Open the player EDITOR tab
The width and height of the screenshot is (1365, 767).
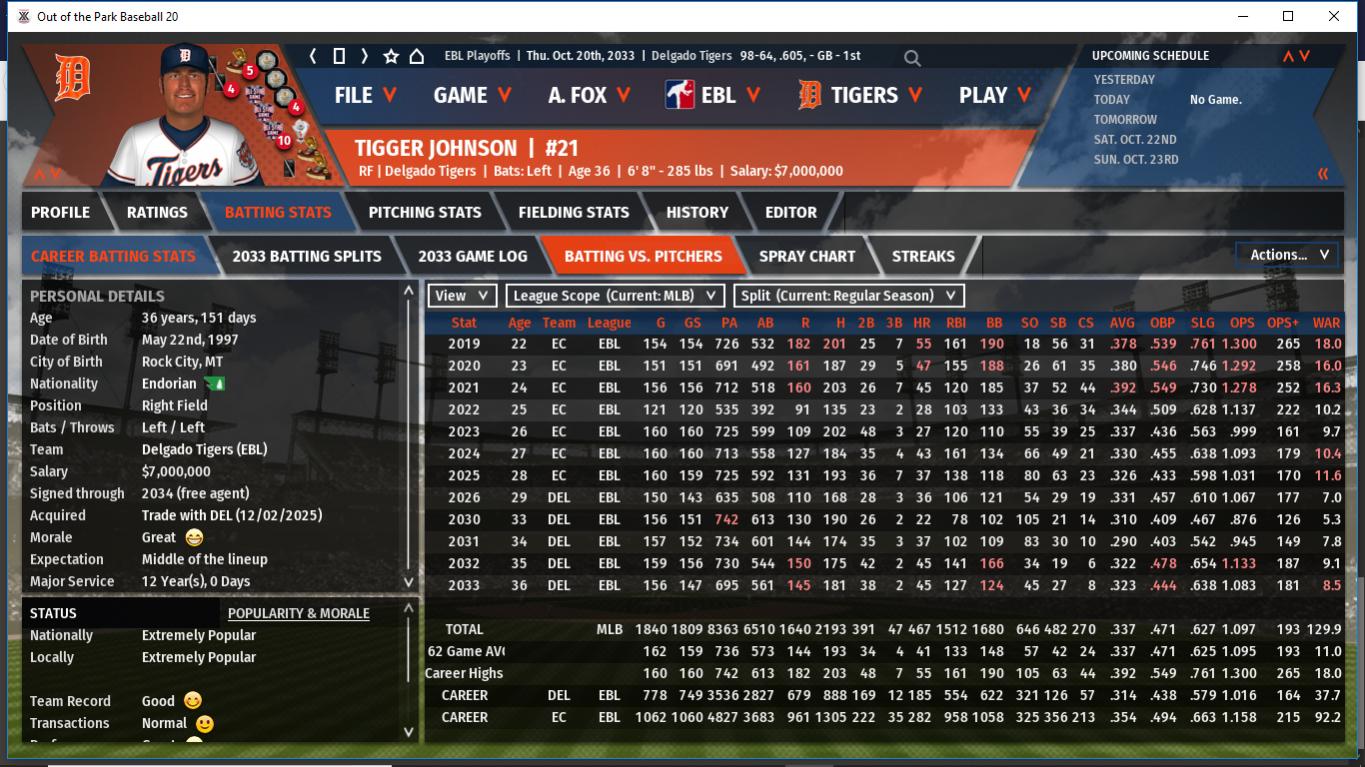pyautogui.click(x=791, y=212)
